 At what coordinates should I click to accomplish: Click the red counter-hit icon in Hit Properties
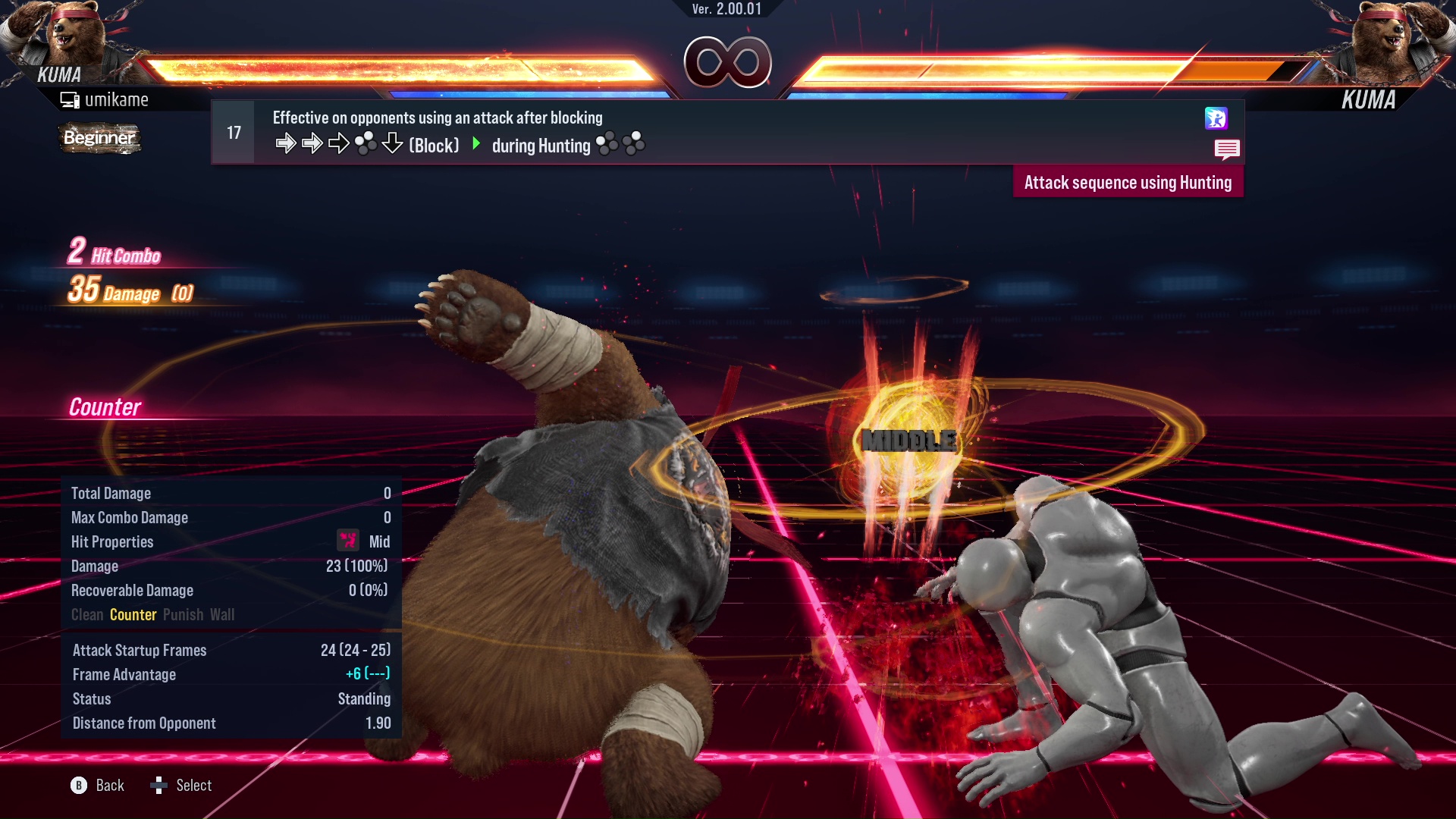[347, 541]
